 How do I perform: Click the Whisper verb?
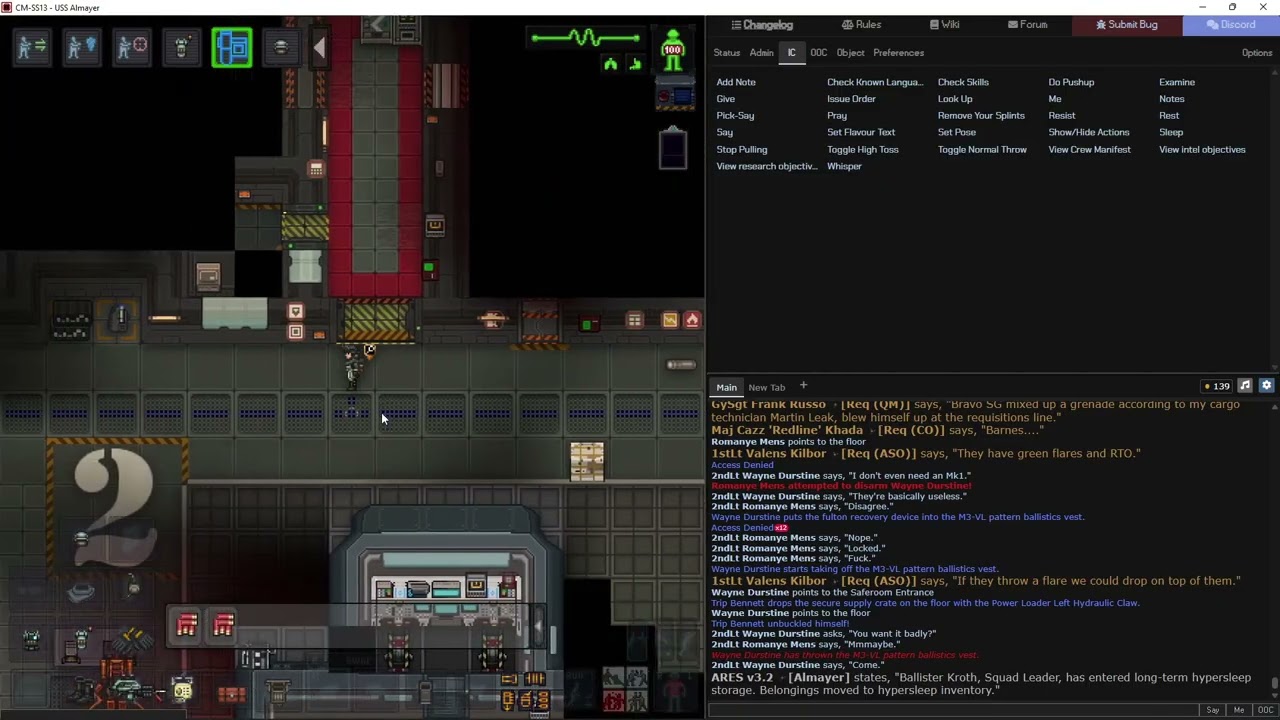click(844, 166)
